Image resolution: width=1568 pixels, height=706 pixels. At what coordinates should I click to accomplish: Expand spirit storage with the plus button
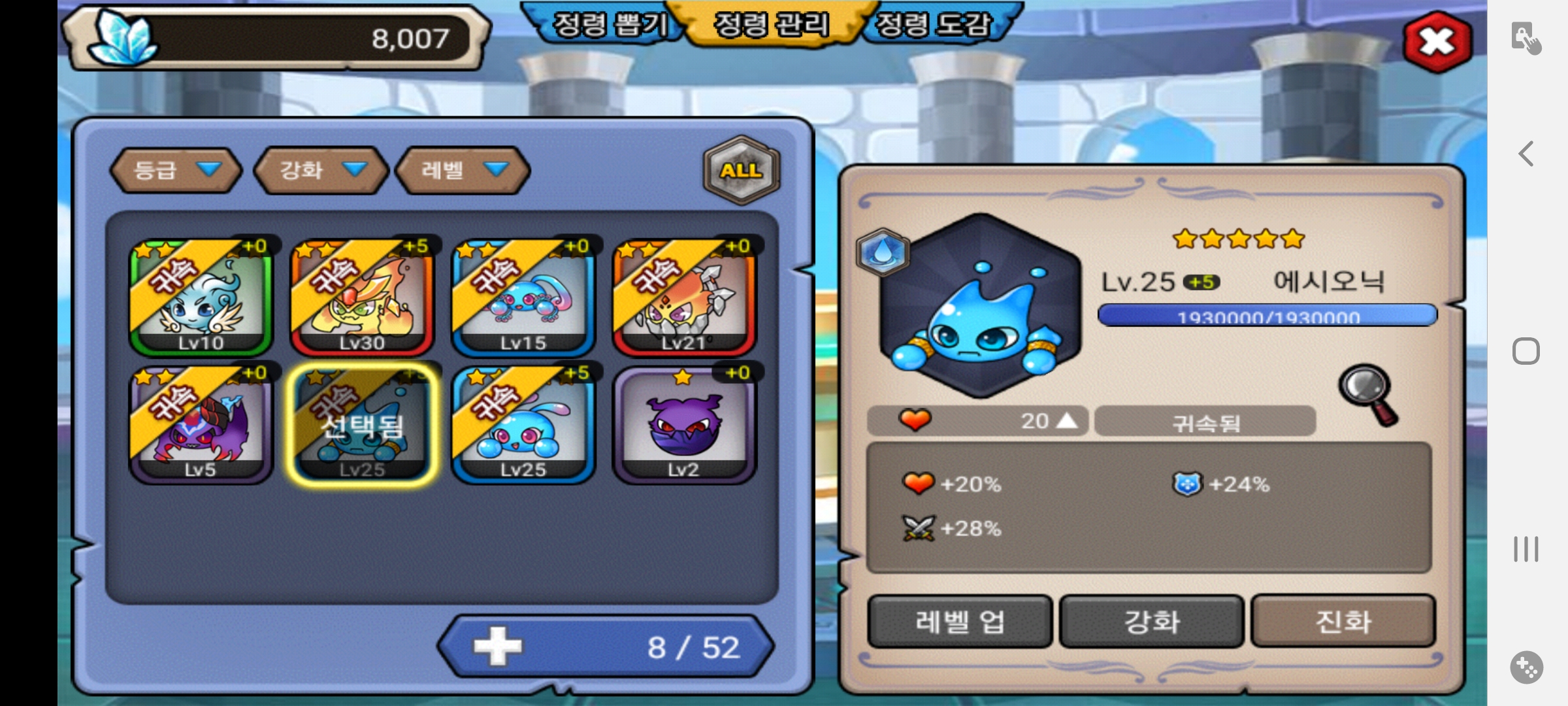click(x=498, y=647)
